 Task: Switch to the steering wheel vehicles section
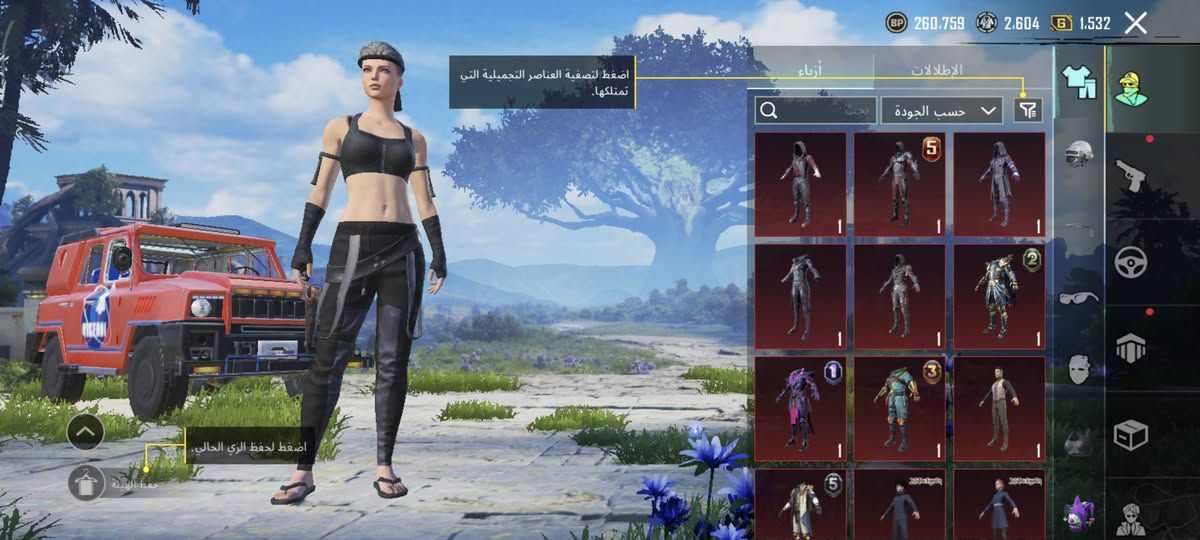pos(1131,262)
